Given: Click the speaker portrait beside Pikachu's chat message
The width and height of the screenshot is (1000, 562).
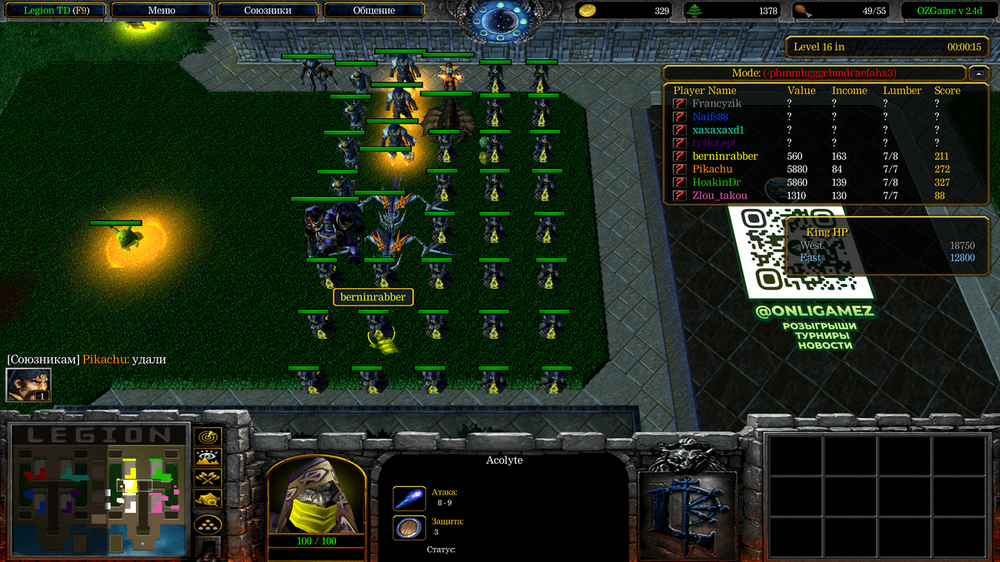Looking at the screenshot, I should [x=28, y=385].
